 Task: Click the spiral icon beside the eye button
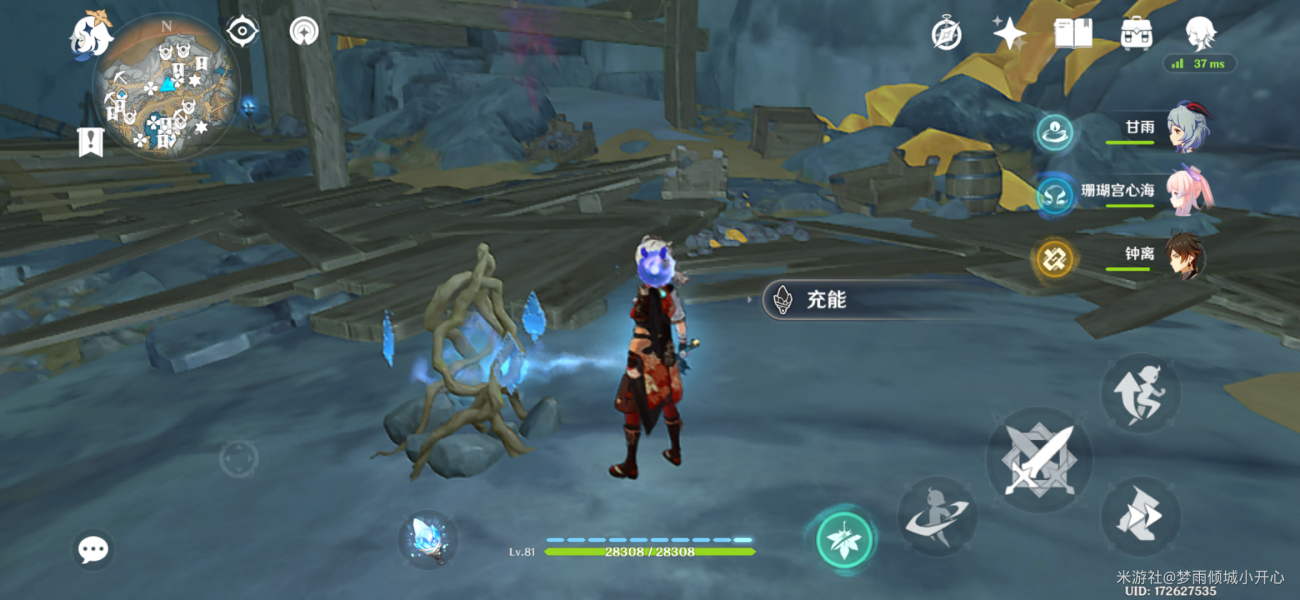304,32
